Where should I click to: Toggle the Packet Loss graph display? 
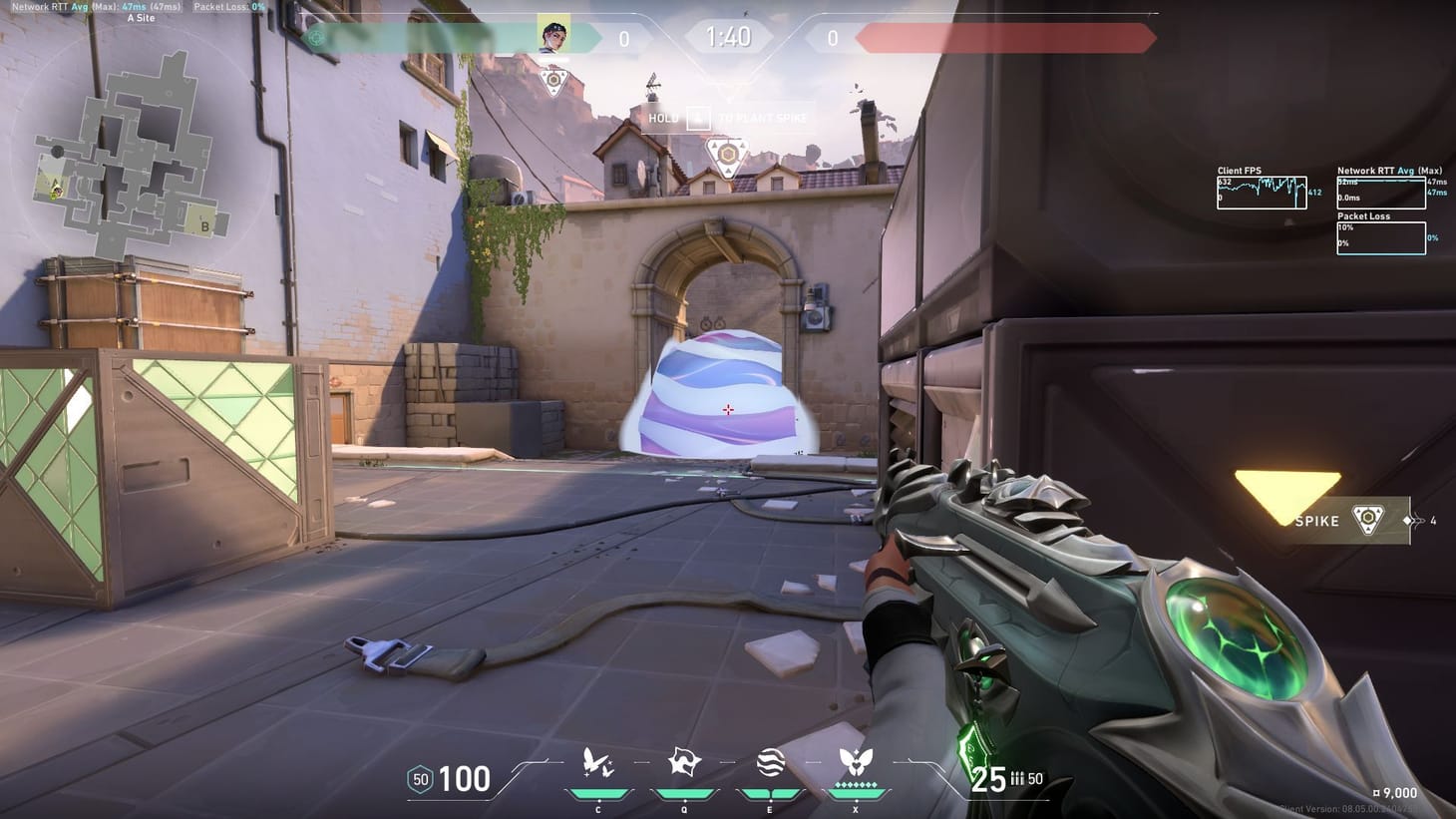point(1381,236)
